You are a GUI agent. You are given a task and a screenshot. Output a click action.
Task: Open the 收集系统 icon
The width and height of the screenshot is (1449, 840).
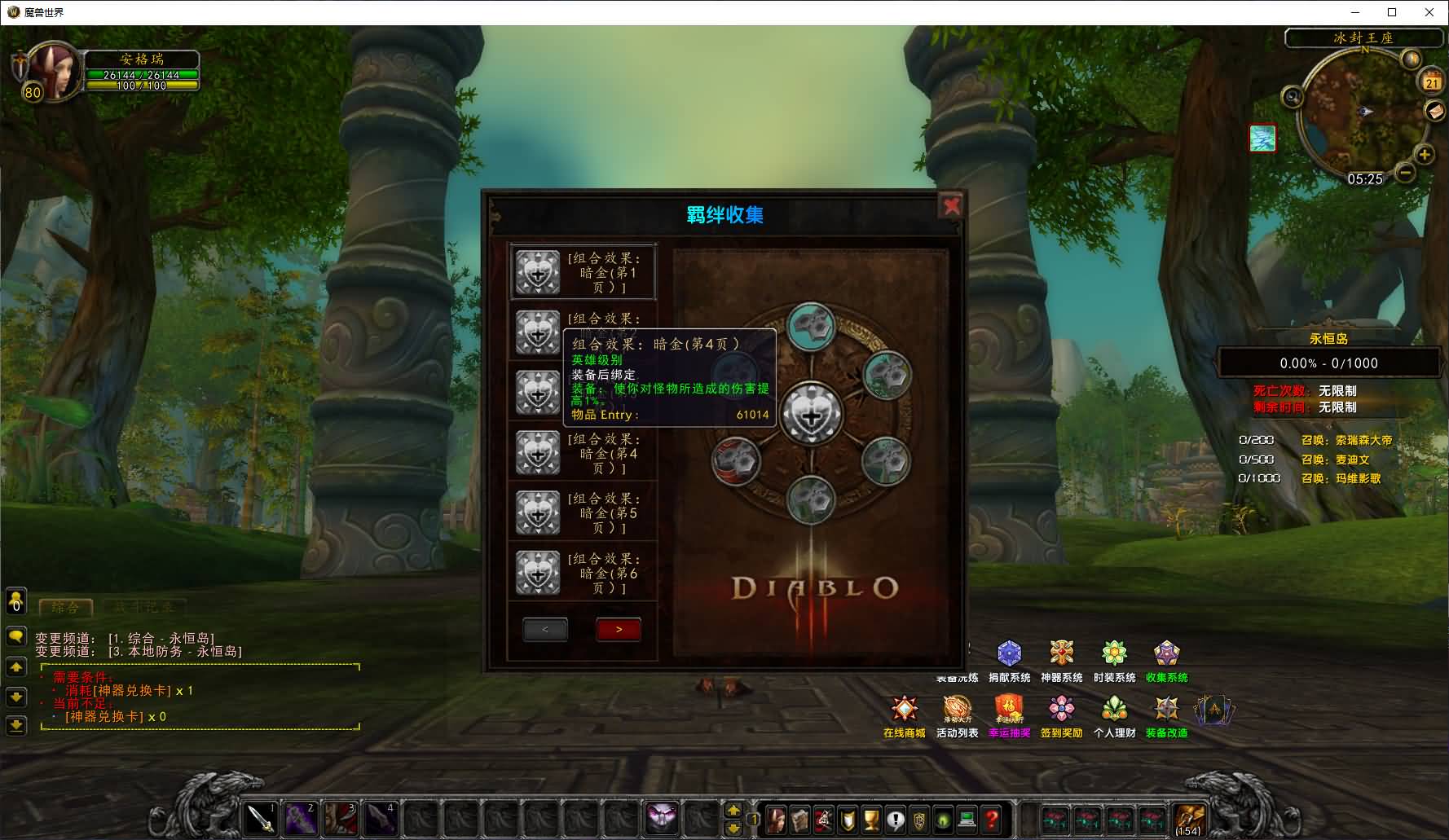pyautogui.click(x=1166, y=654)
